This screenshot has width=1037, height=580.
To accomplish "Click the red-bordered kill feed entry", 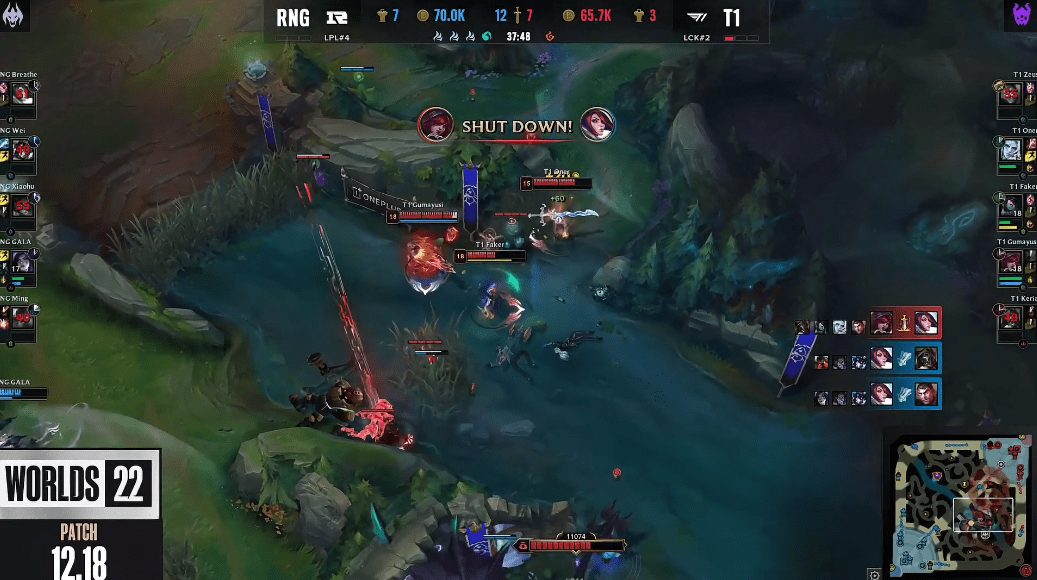I will point(904,323).
